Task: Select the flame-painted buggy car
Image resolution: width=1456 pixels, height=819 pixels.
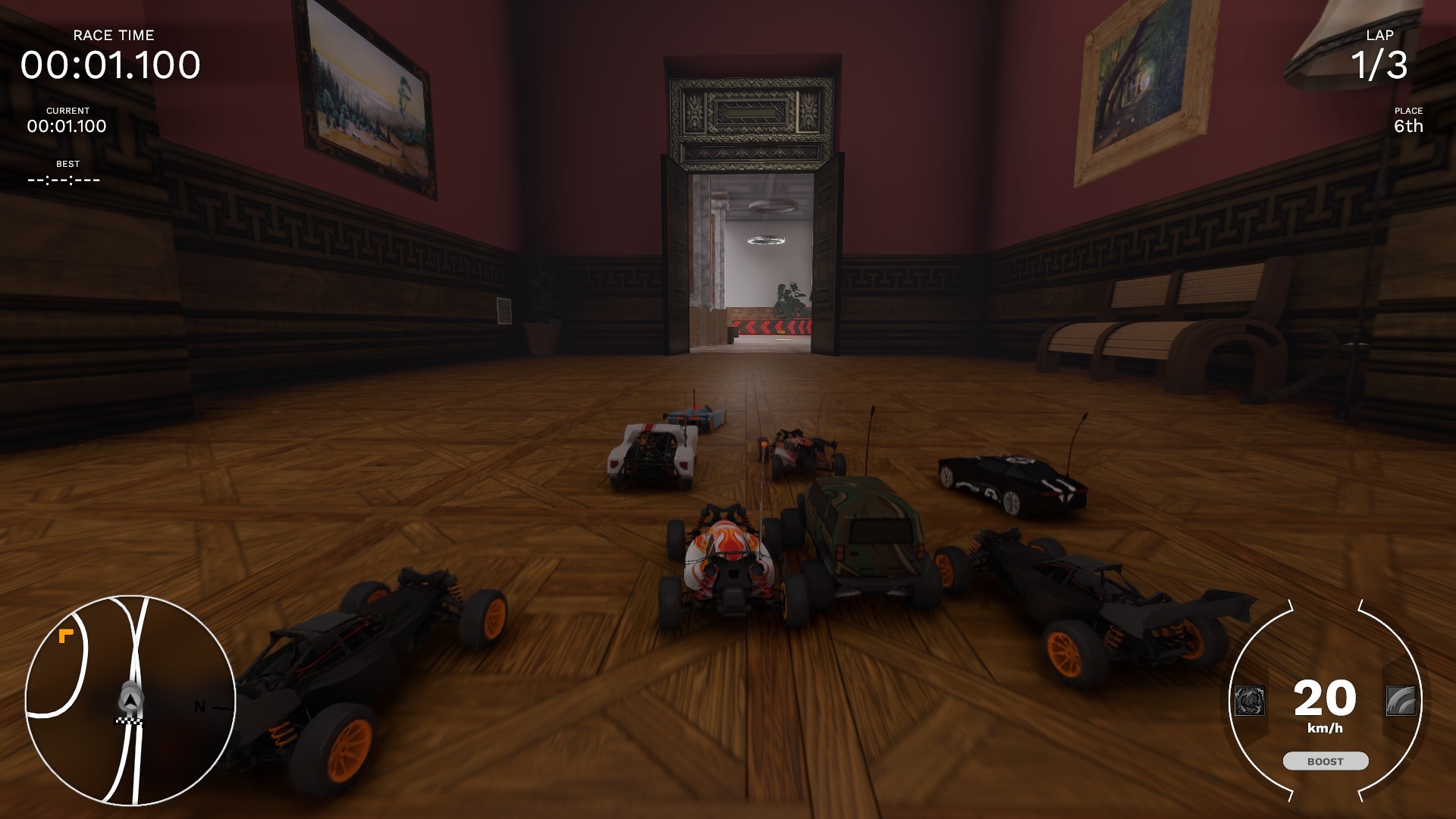Action: click(x=732, y=561)
